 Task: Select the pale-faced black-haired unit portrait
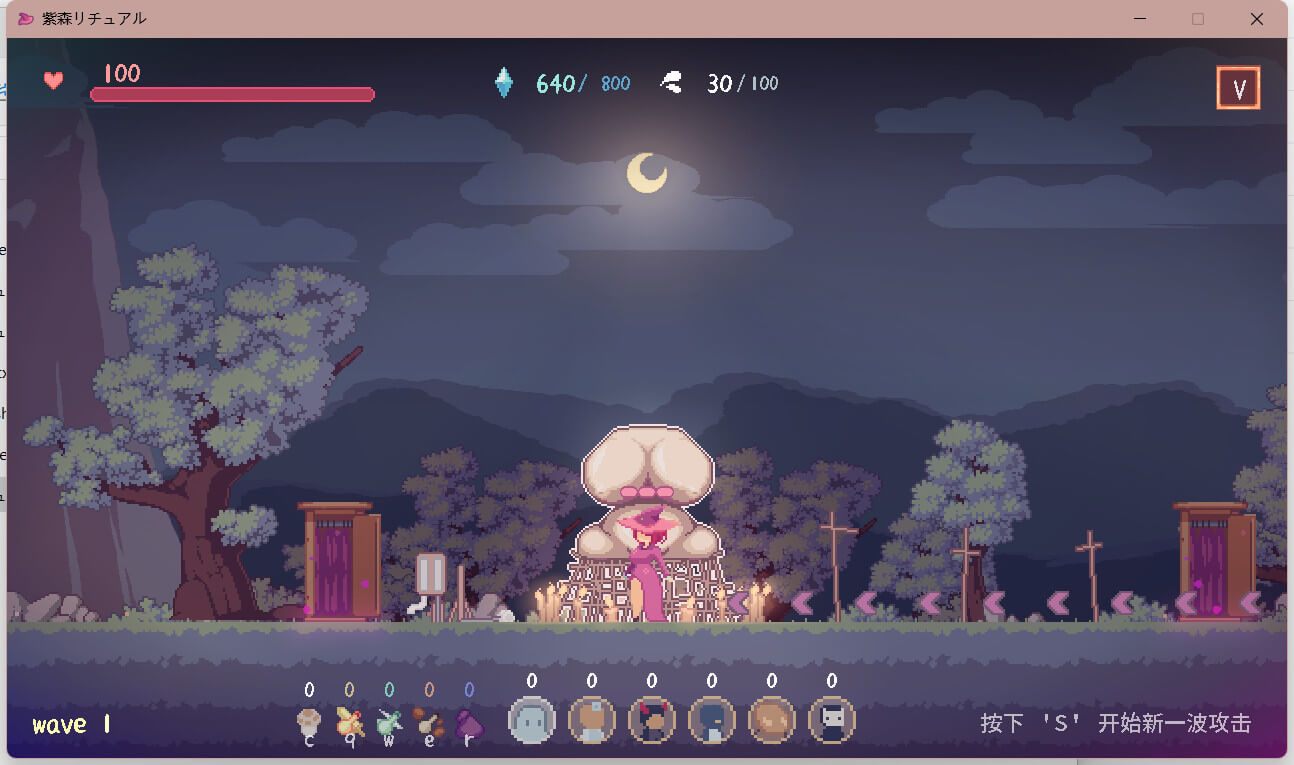831,720
